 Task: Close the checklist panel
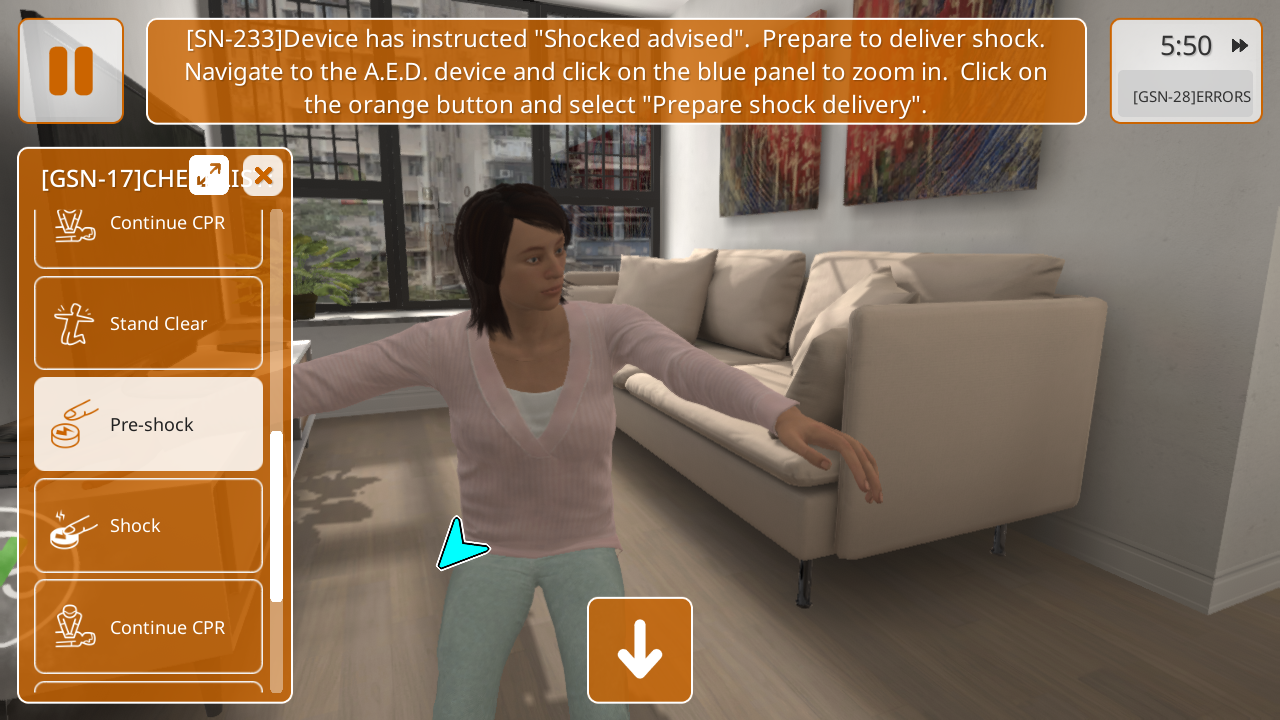tap(263, 176)
